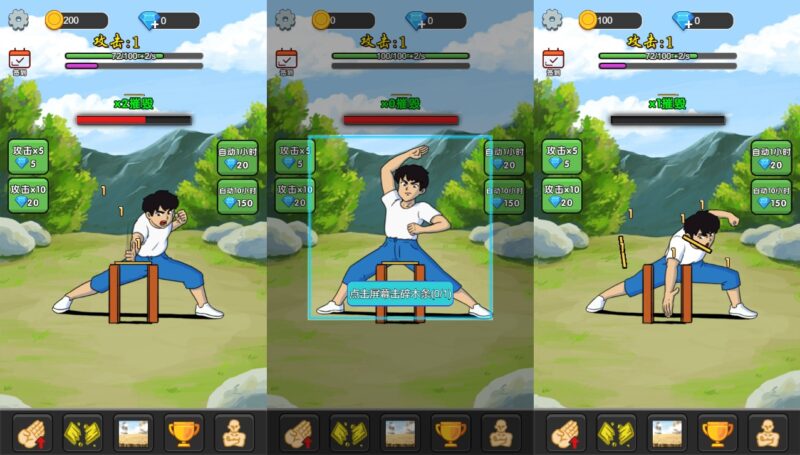
Task: Open the muscle man icon in the middle panel
Action: (501, 432)
